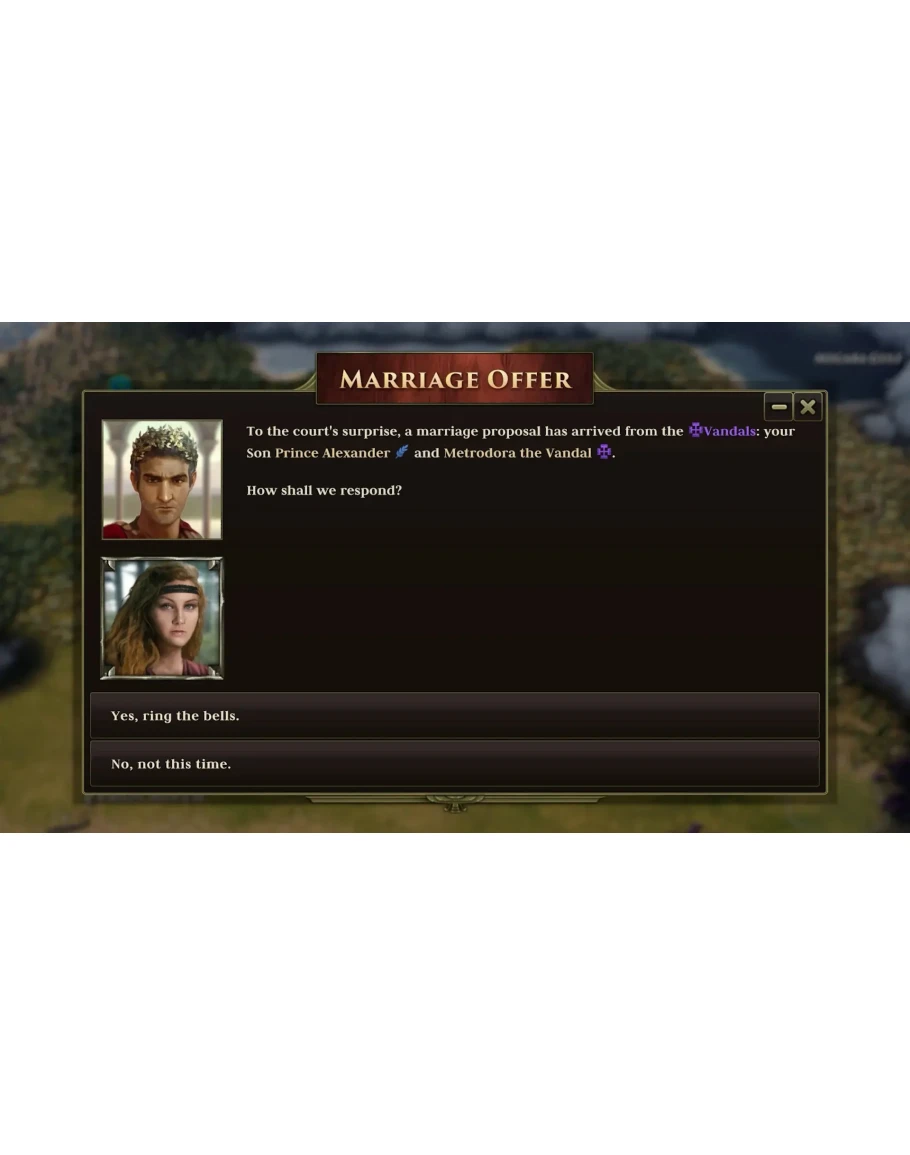
Task: View Prince Alexander's portrait
Action: pyautogui.click(x=162, y=480)
